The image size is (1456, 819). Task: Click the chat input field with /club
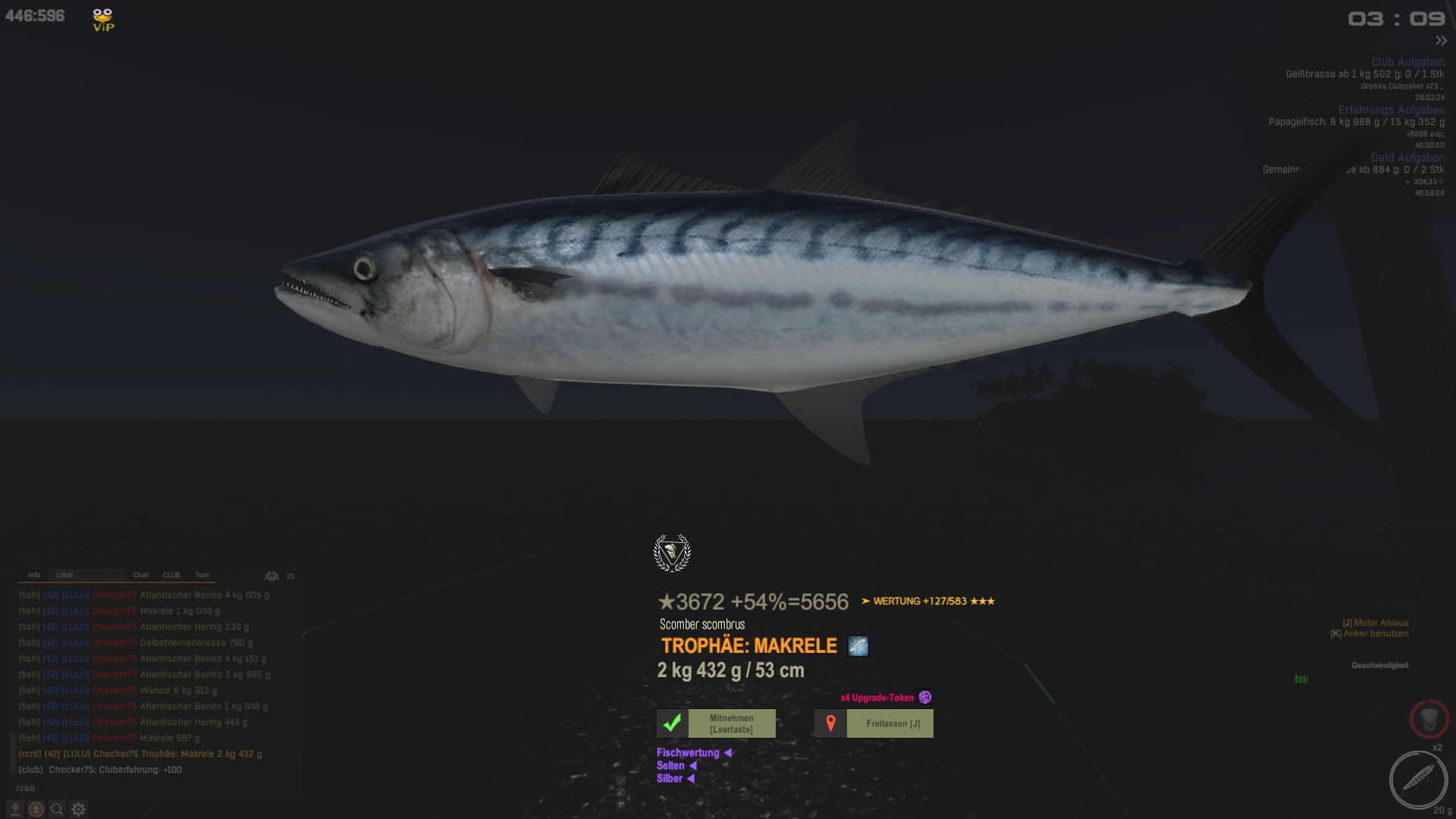(x=152, y=789)
